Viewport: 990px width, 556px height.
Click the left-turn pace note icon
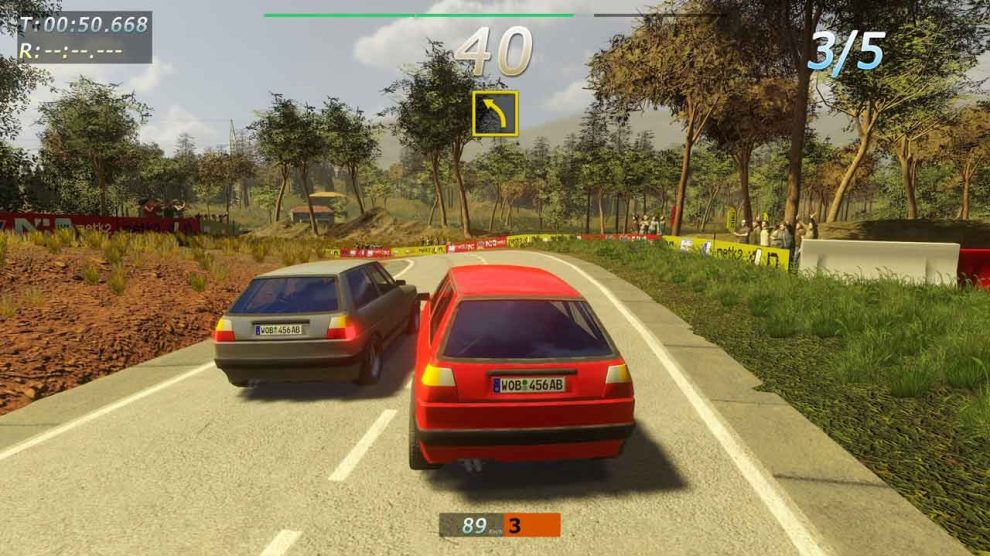[495, 114]
